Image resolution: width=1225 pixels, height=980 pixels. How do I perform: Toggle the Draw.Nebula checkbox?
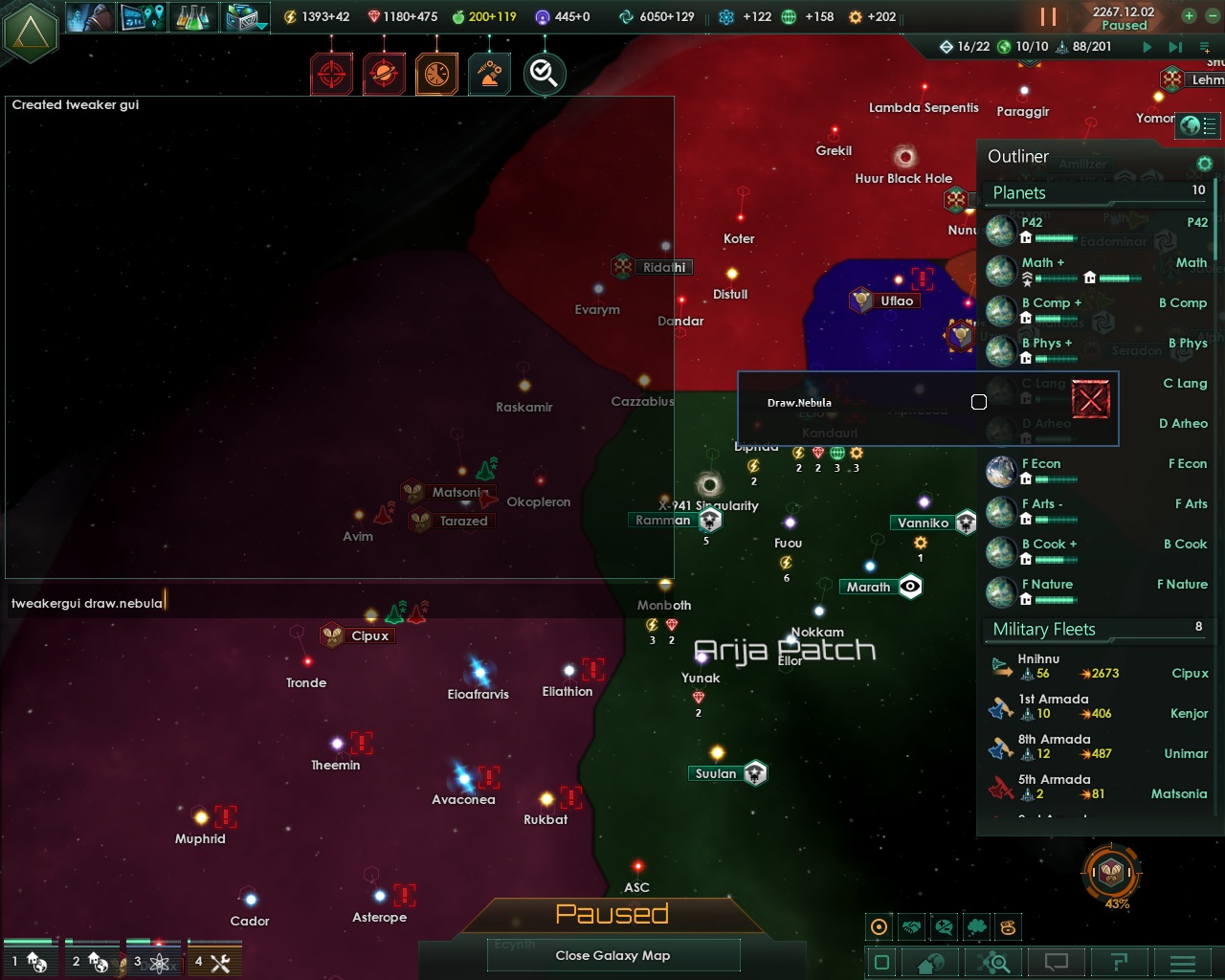point(978,402)
